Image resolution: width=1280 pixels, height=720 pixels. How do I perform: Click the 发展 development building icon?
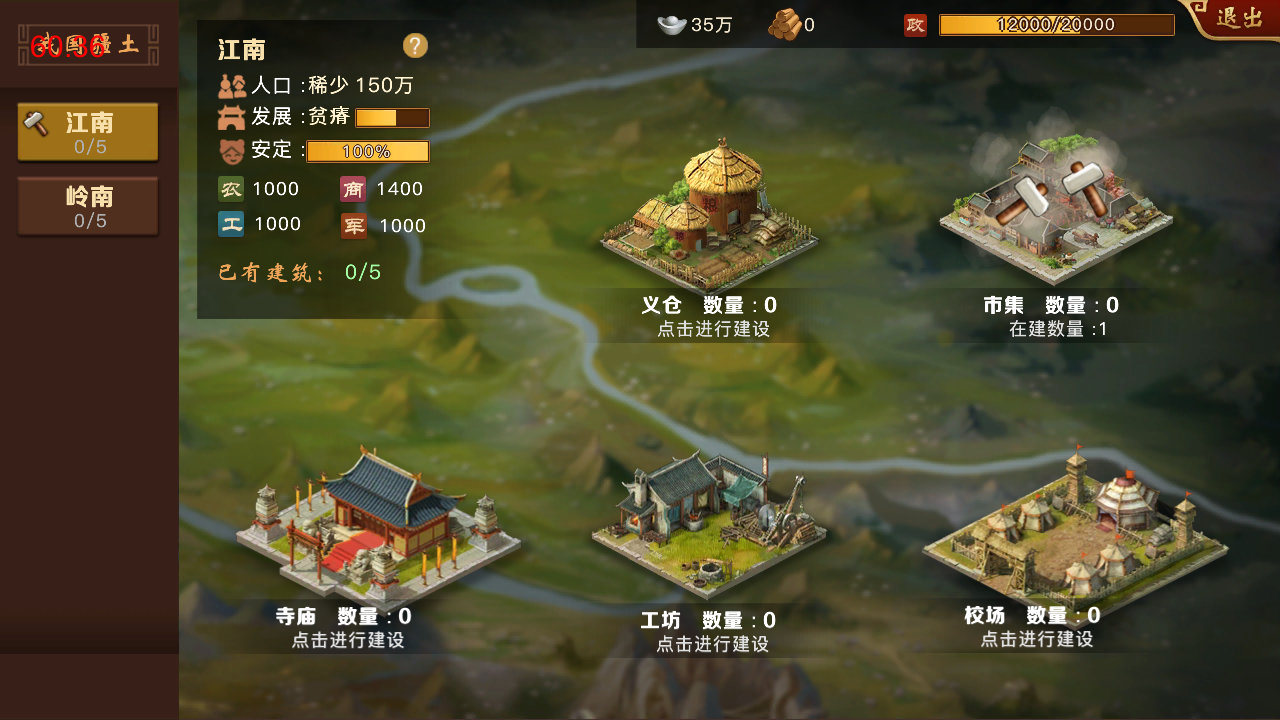click(229, 117)
